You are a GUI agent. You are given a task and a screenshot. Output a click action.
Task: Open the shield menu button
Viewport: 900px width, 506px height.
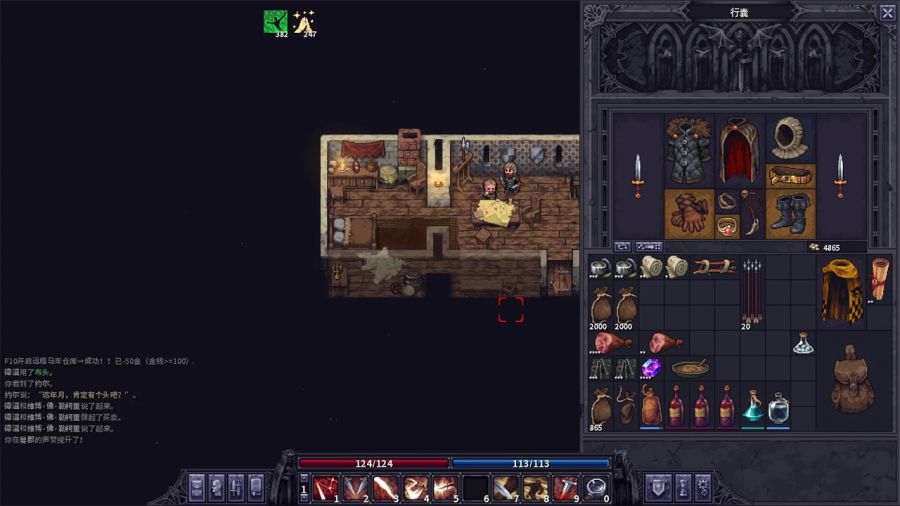658,487
